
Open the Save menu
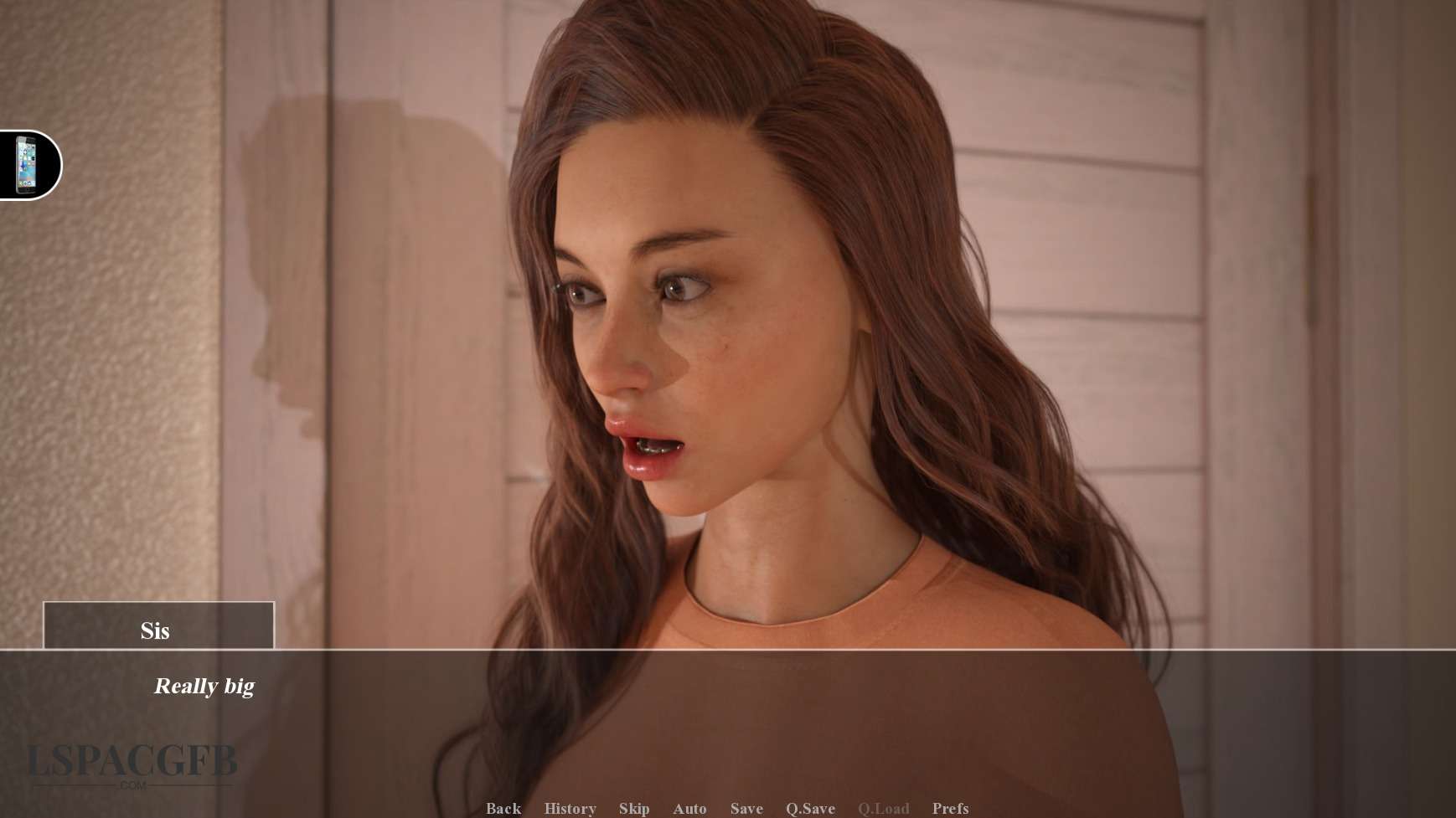[746, 808]
